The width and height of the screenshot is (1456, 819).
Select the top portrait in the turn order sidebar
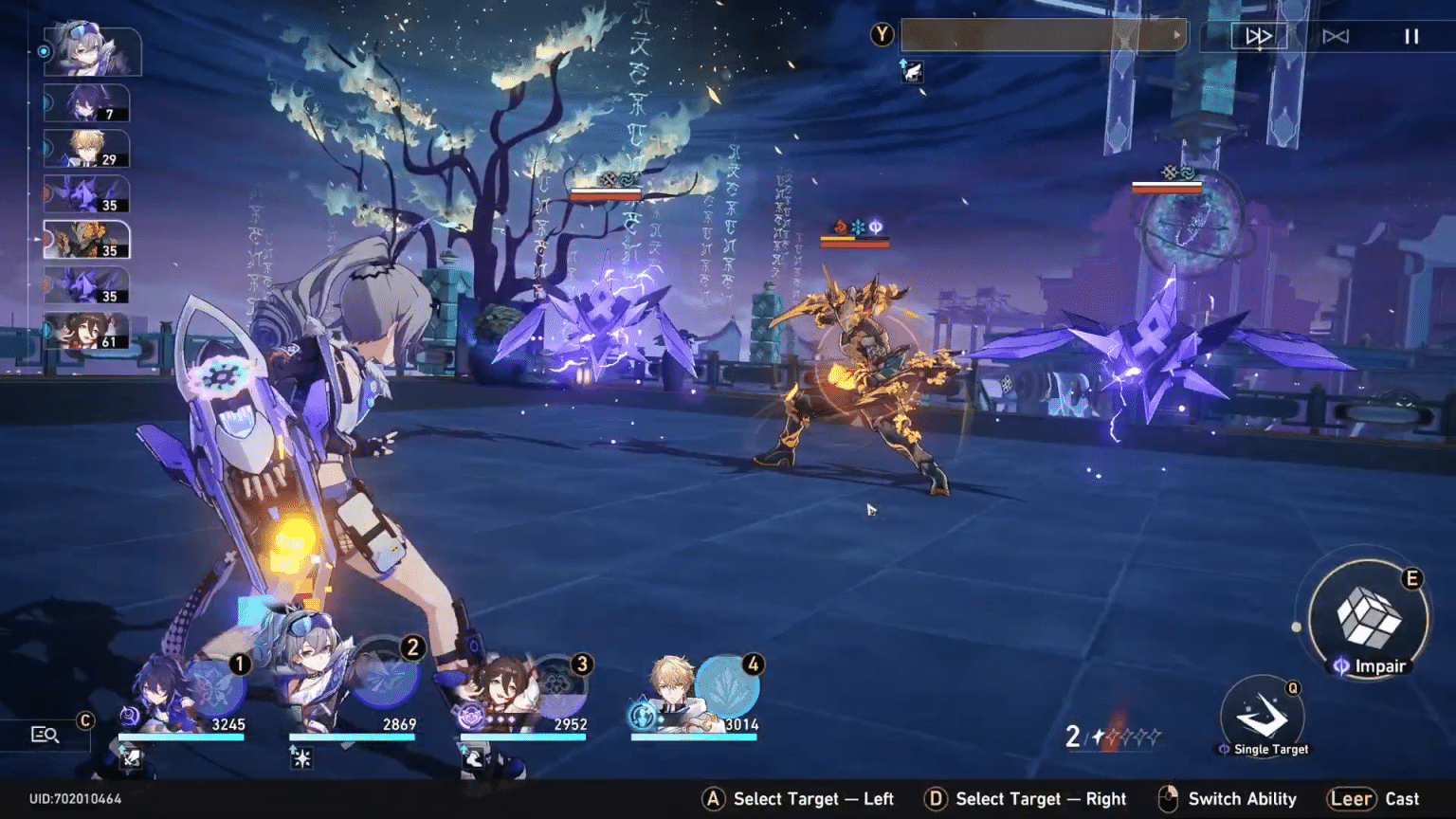(x=90, y=51)
